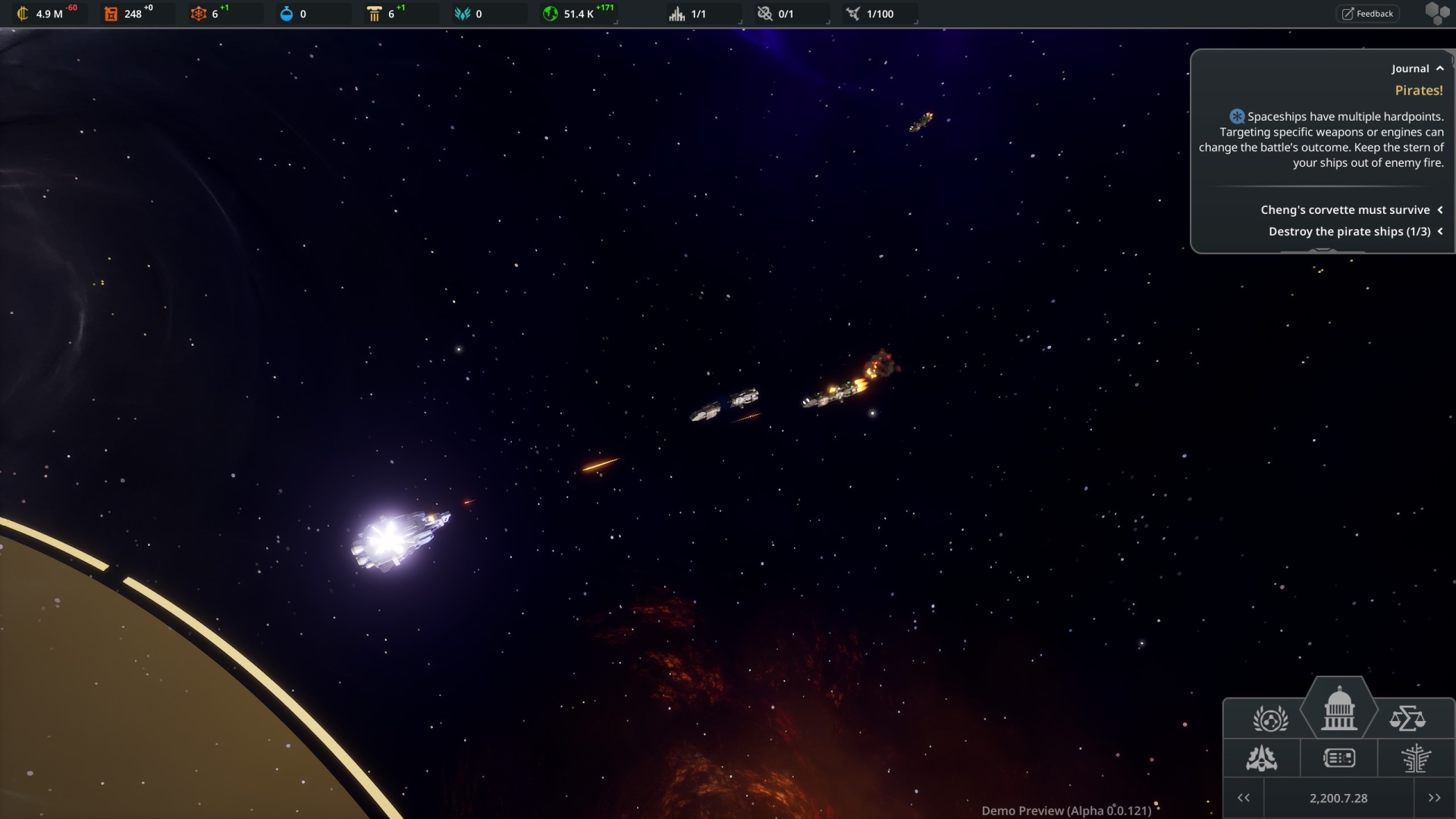The image size is (1456, 819).
Task: Open the spaceship design menu
Action: (x=1262, y=758)
